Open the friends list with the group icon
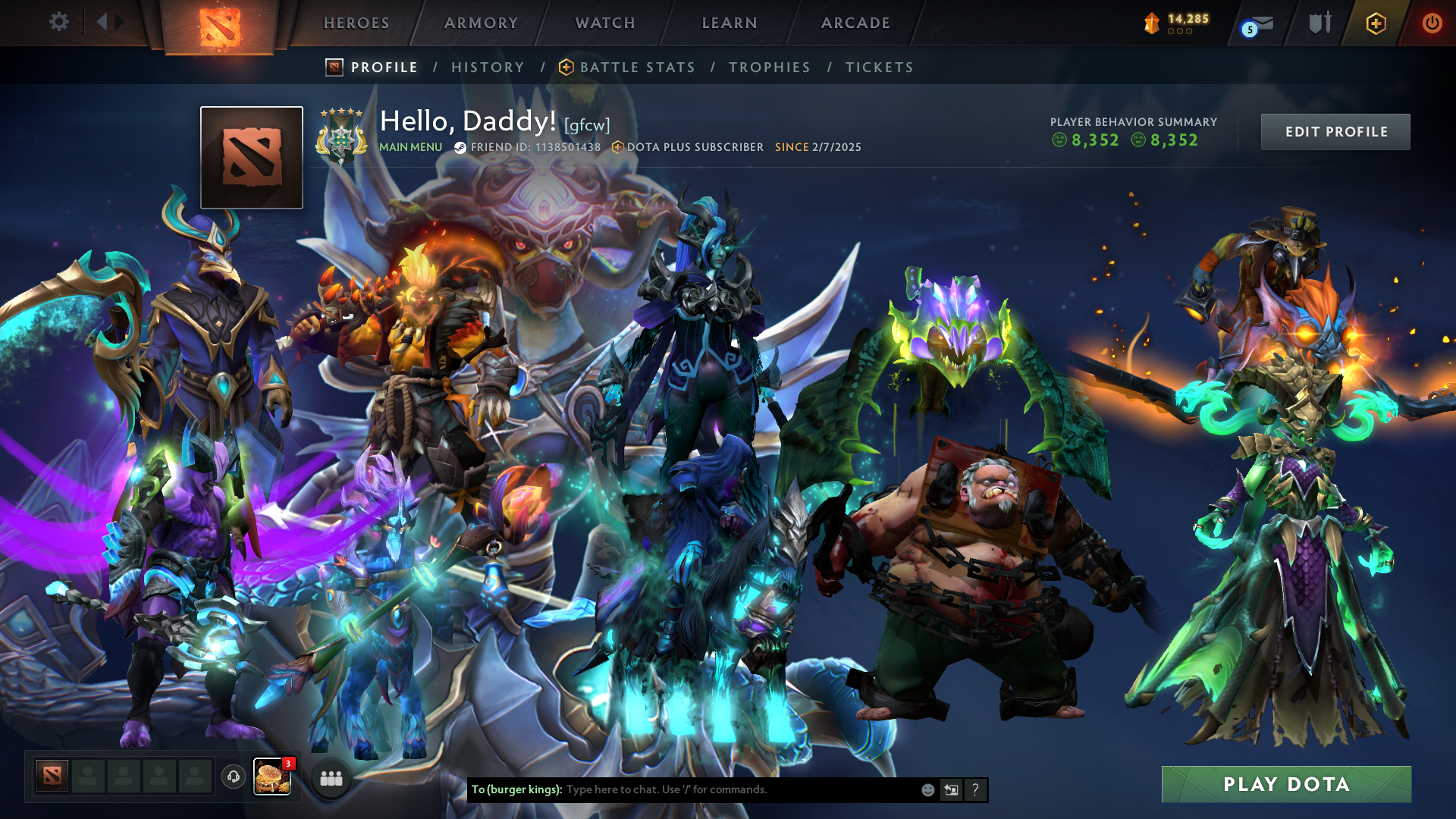 (x=331, y=778)
